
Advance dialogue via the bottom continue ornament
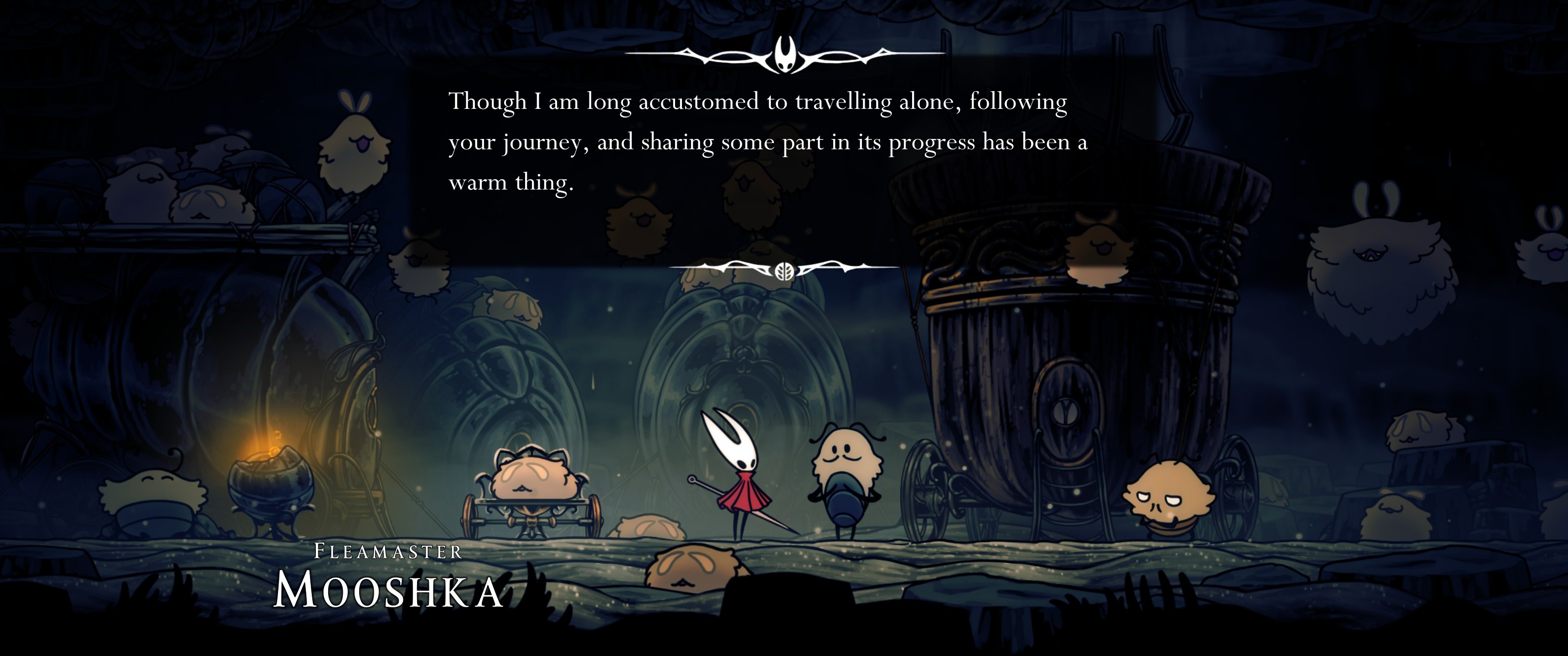[784, 270]
